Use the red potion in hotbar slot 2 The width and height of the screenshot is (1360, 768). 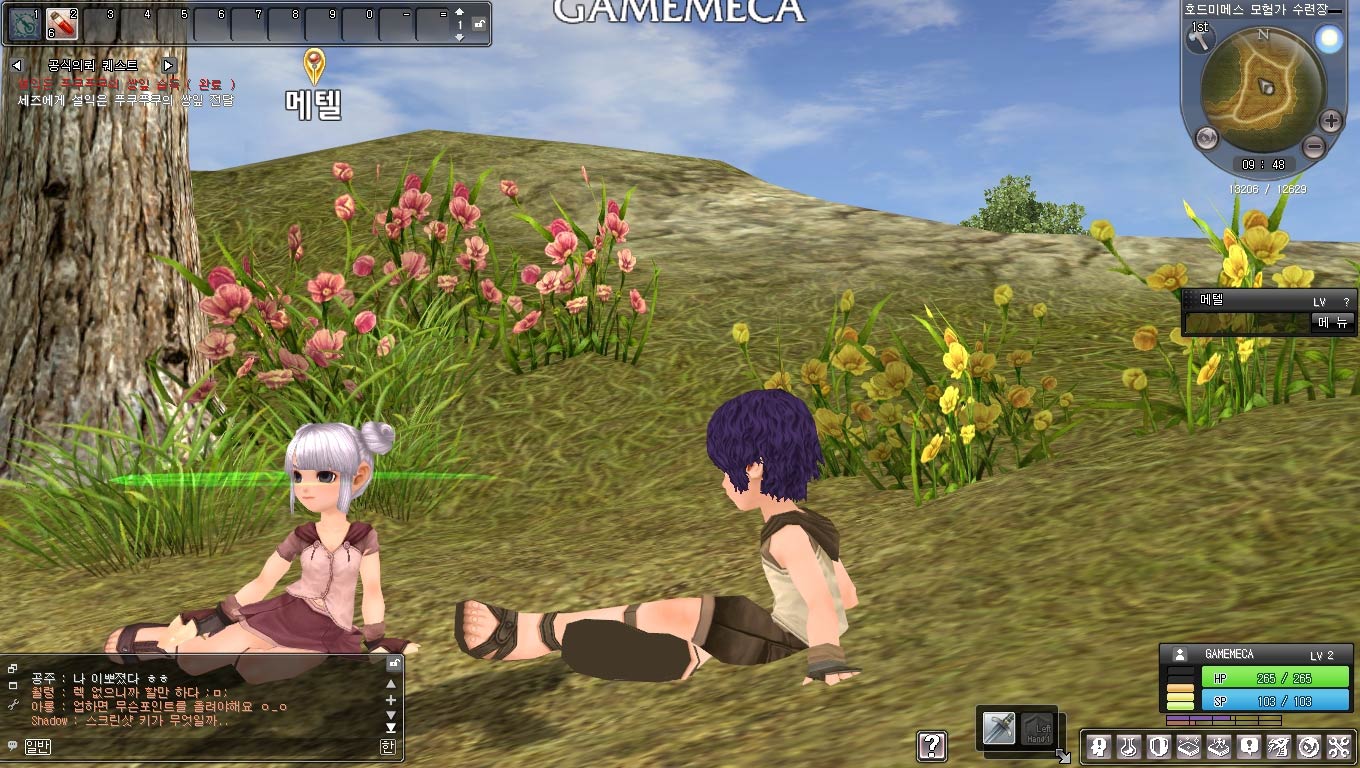(62, 23)
